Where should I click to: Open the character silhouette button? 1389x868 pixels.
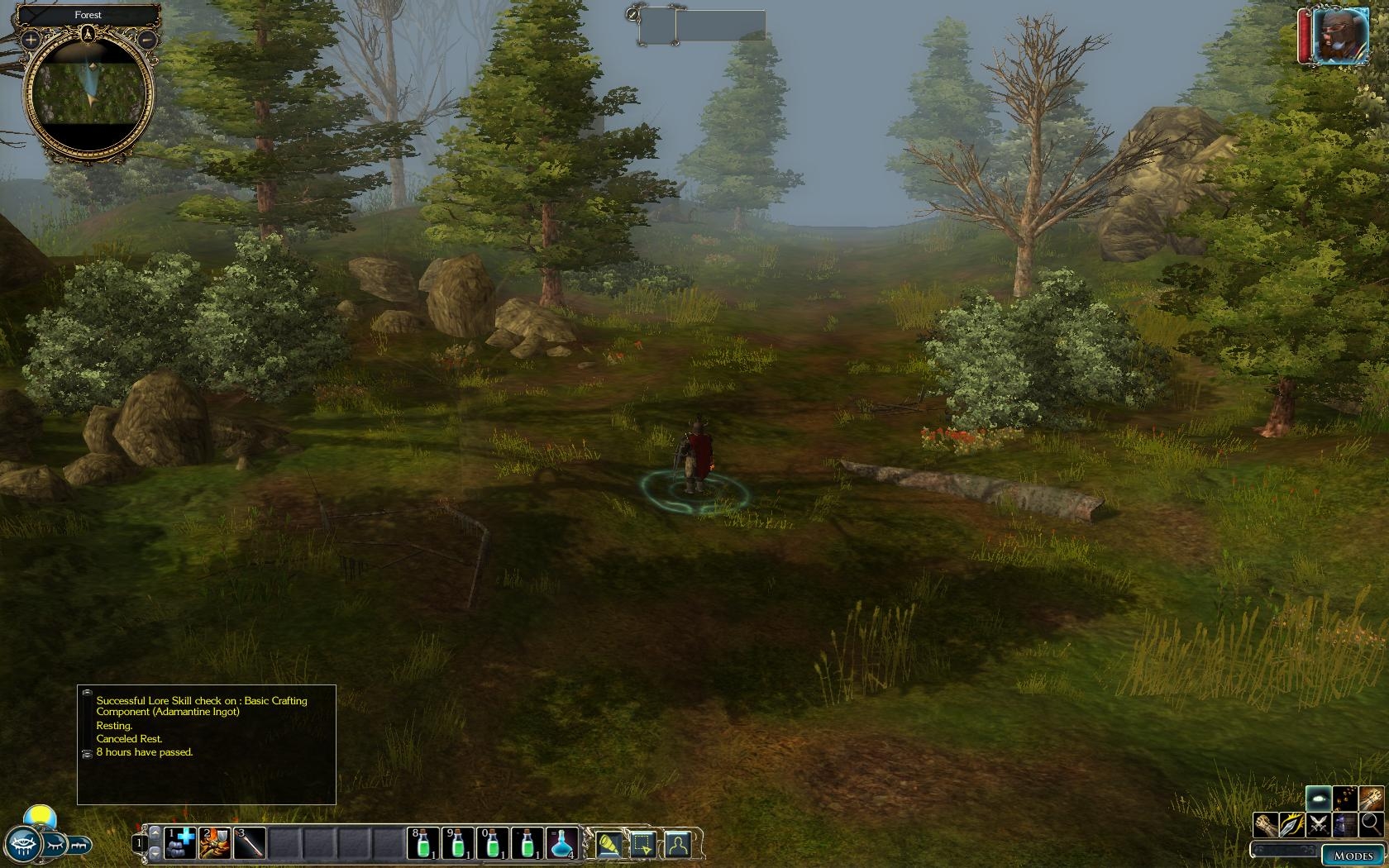pos(677,844)
